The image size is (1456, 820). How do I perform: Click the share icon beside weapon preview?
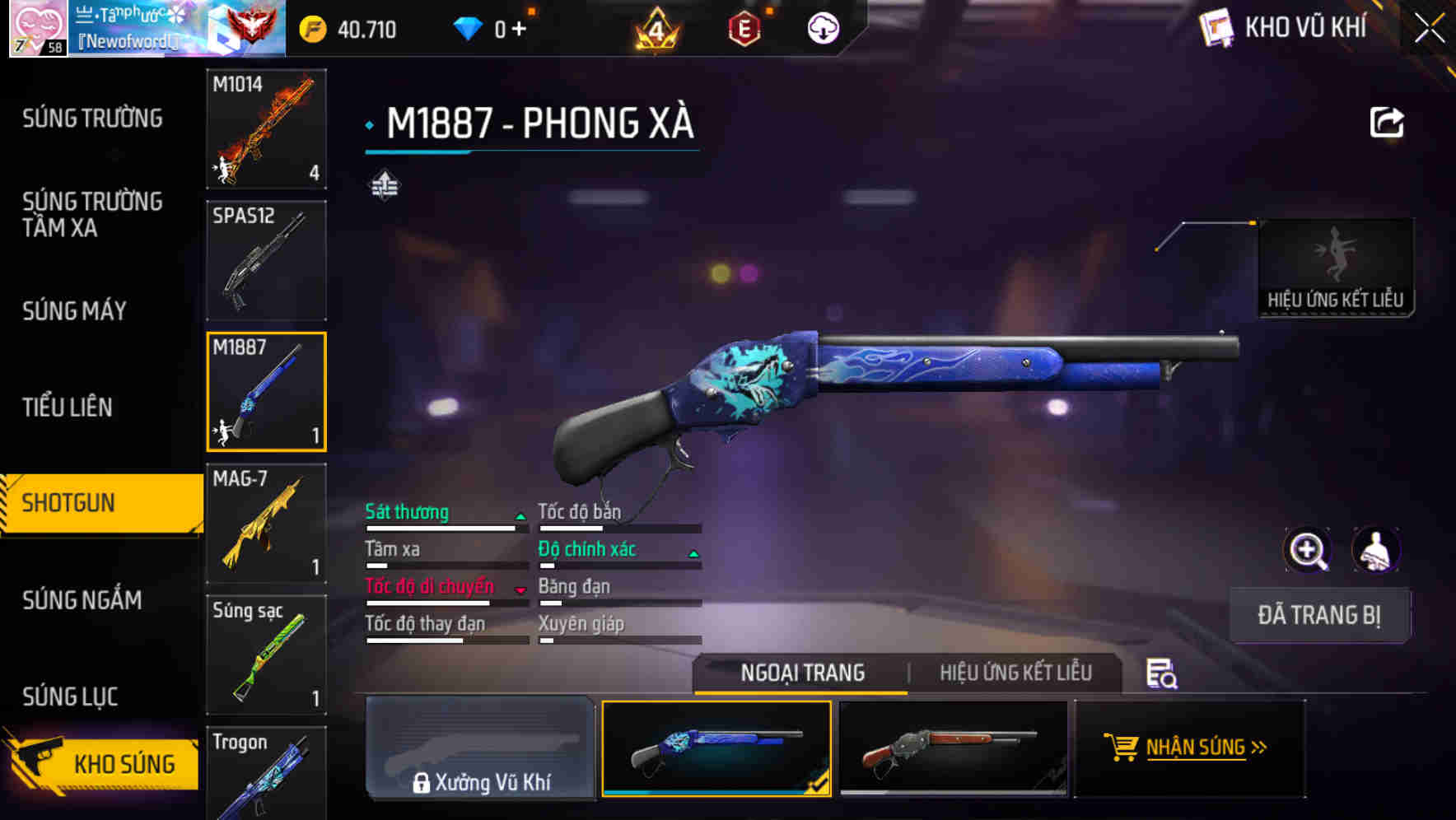(x=1387, y=120)
